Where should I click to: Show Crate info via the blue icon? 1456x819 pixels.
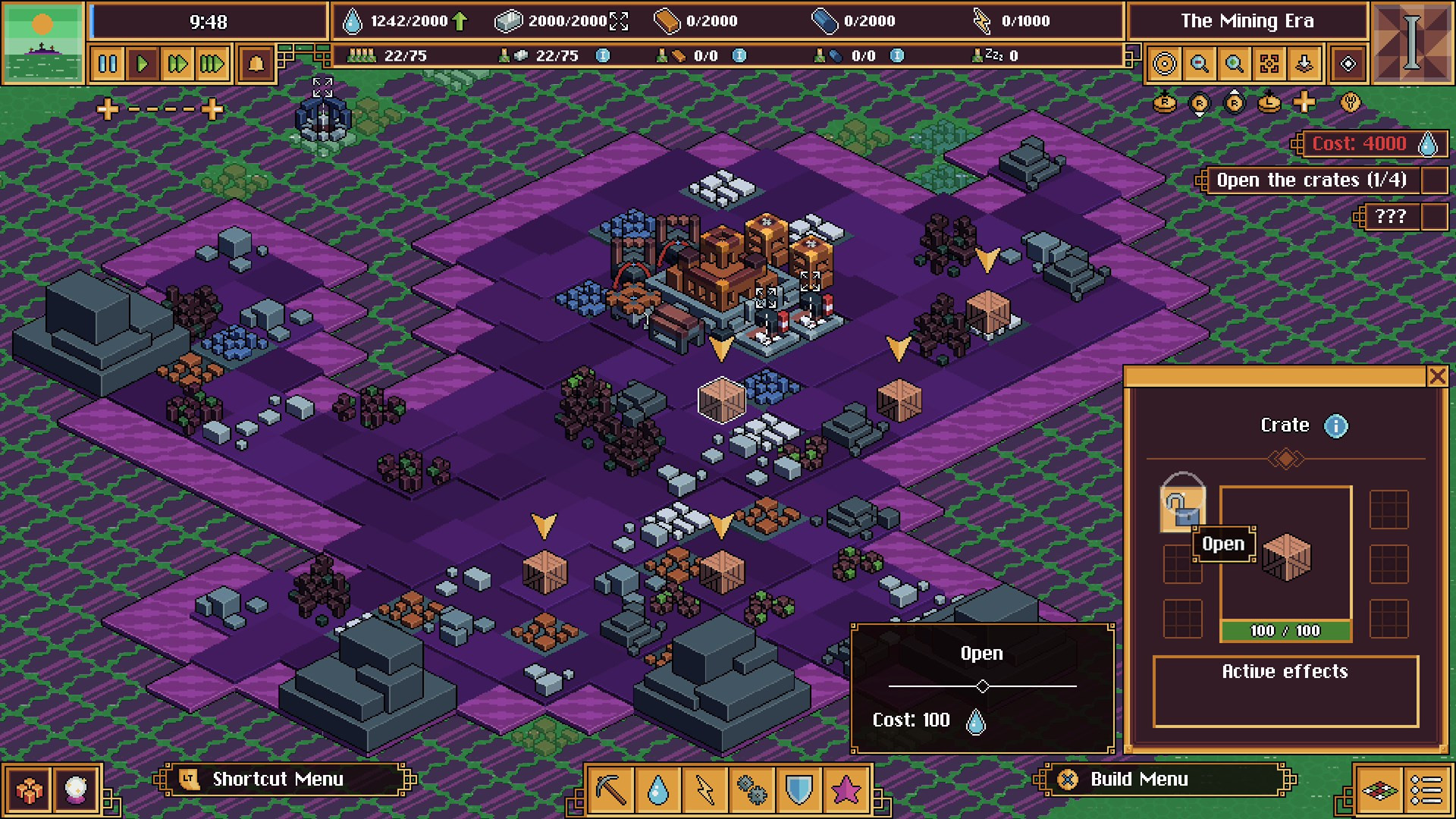1336,426
